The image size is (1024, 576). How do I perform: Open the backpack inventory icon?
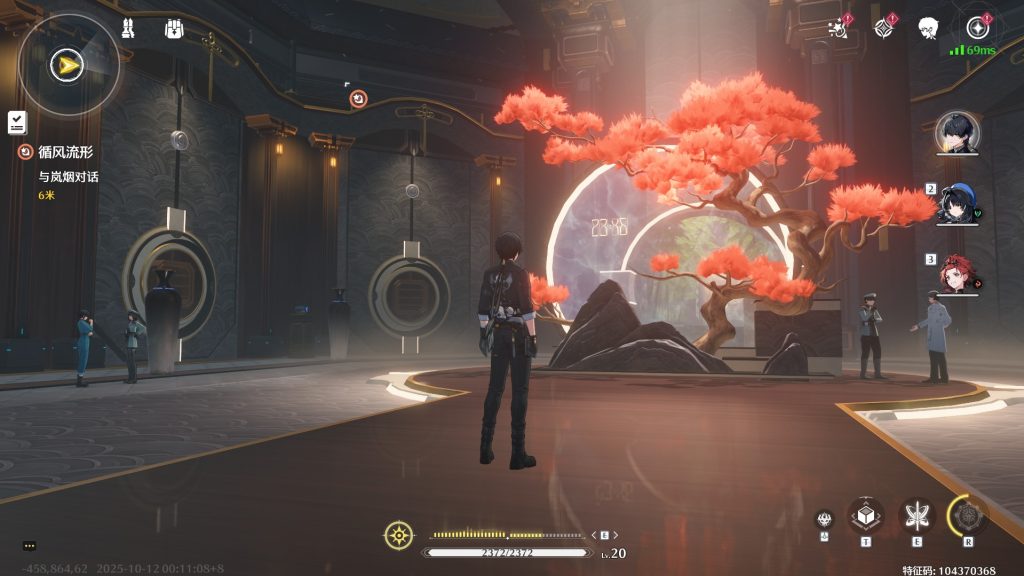pos(174,29)
